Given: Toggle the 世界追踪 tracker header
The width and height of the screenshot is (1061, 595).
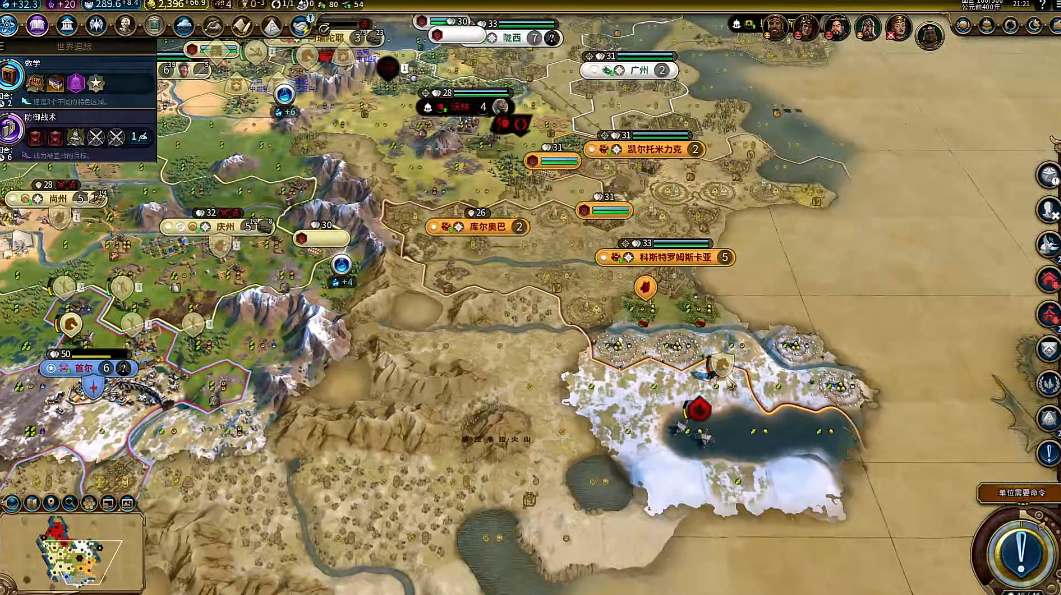Looking at the screenshot, I should 75,46.
